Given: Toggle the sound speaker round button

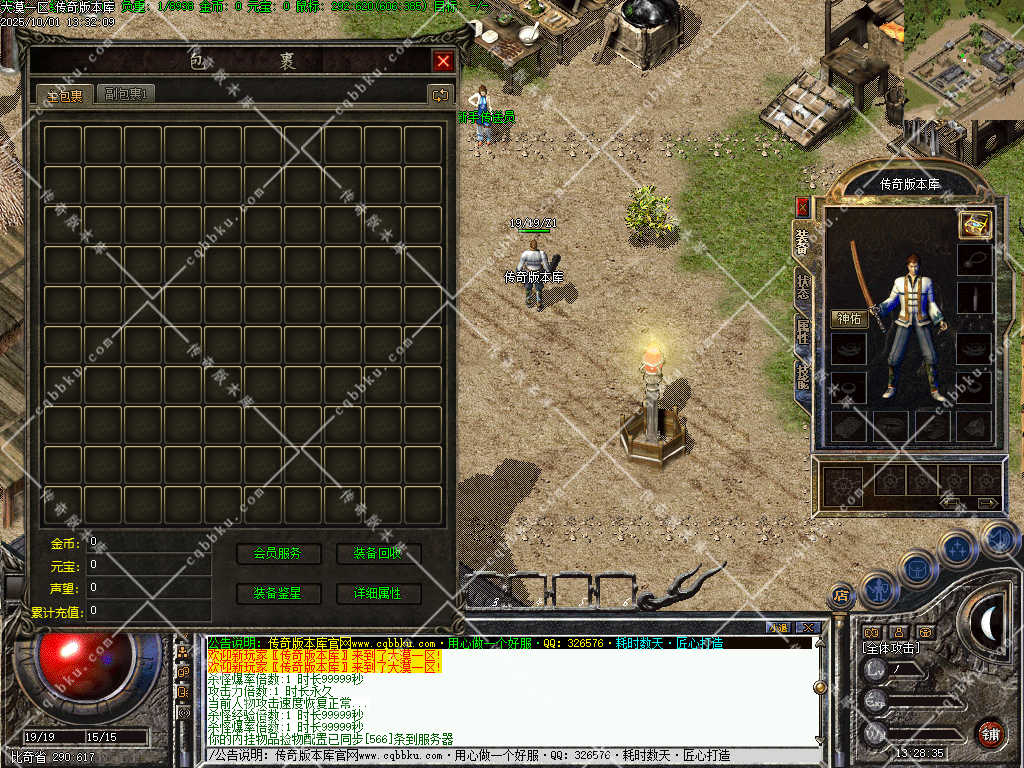Looking at the screenshot, I should tap(997, 539).
